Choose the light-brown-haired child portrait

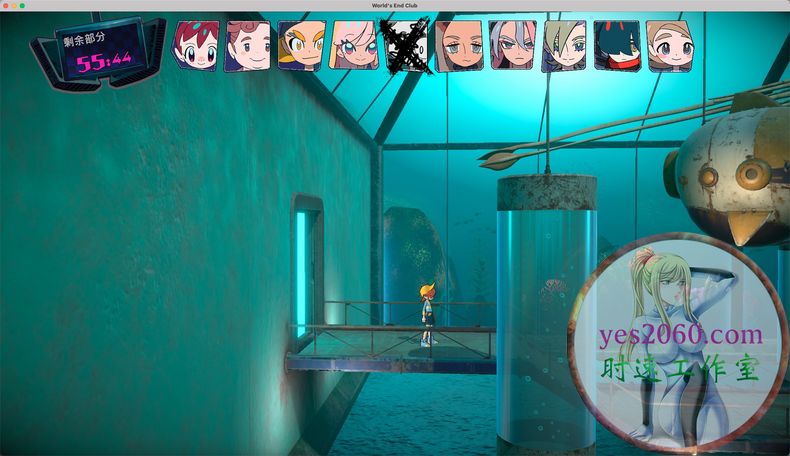(x=669, y=45)
